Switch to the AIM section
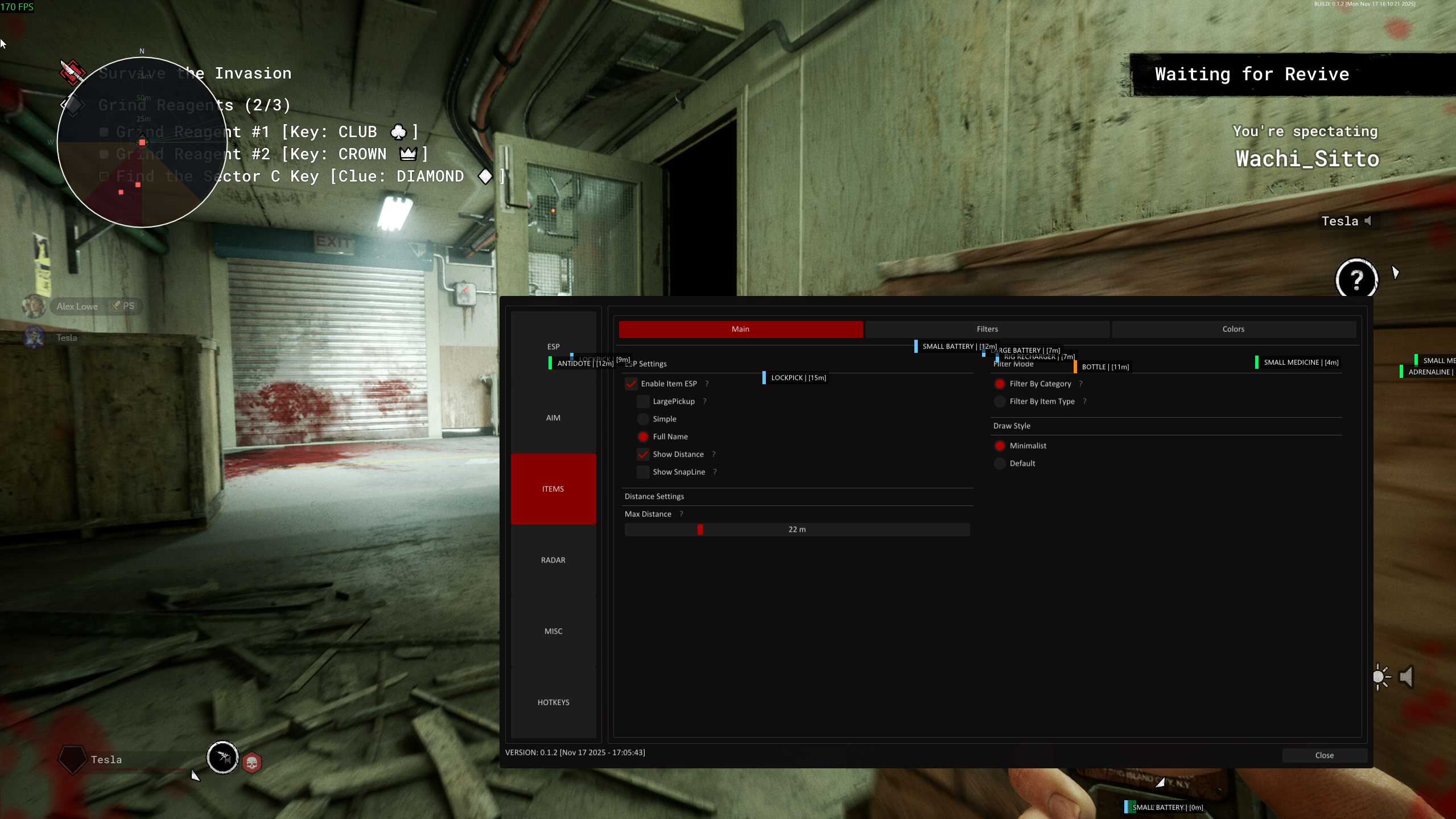The width and height of the screenshot is (1456, 819). (553, 418)
